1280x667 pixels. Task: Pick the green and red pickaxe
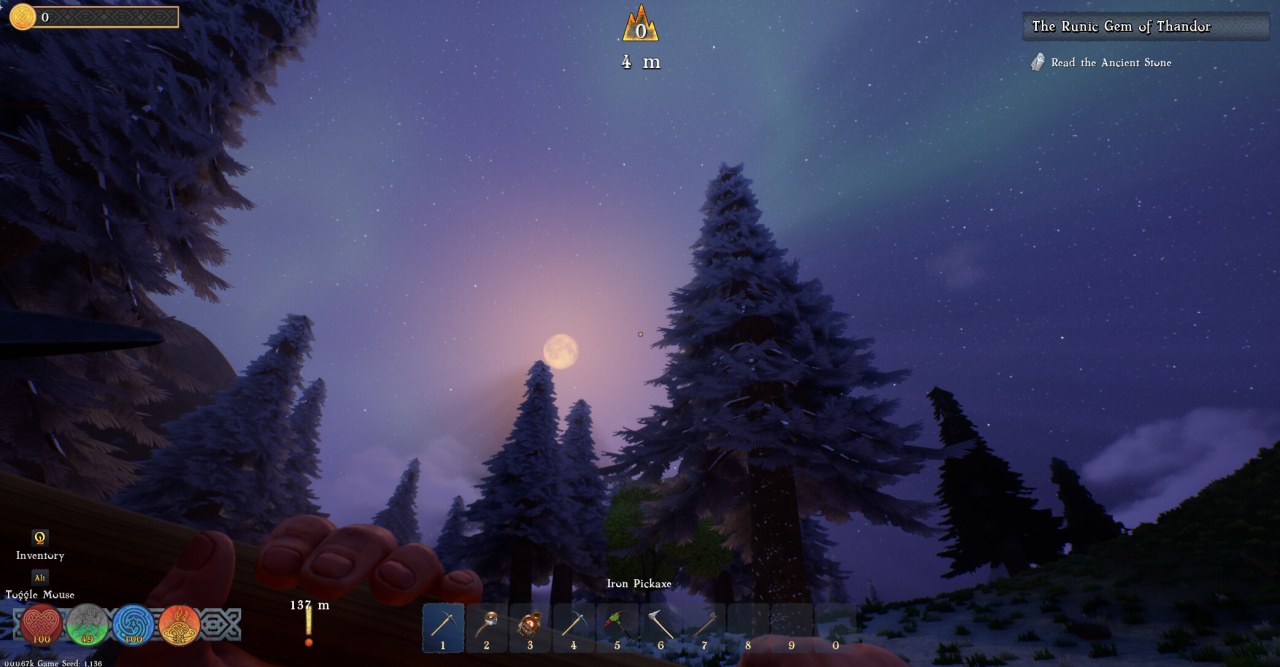[617, 627]
